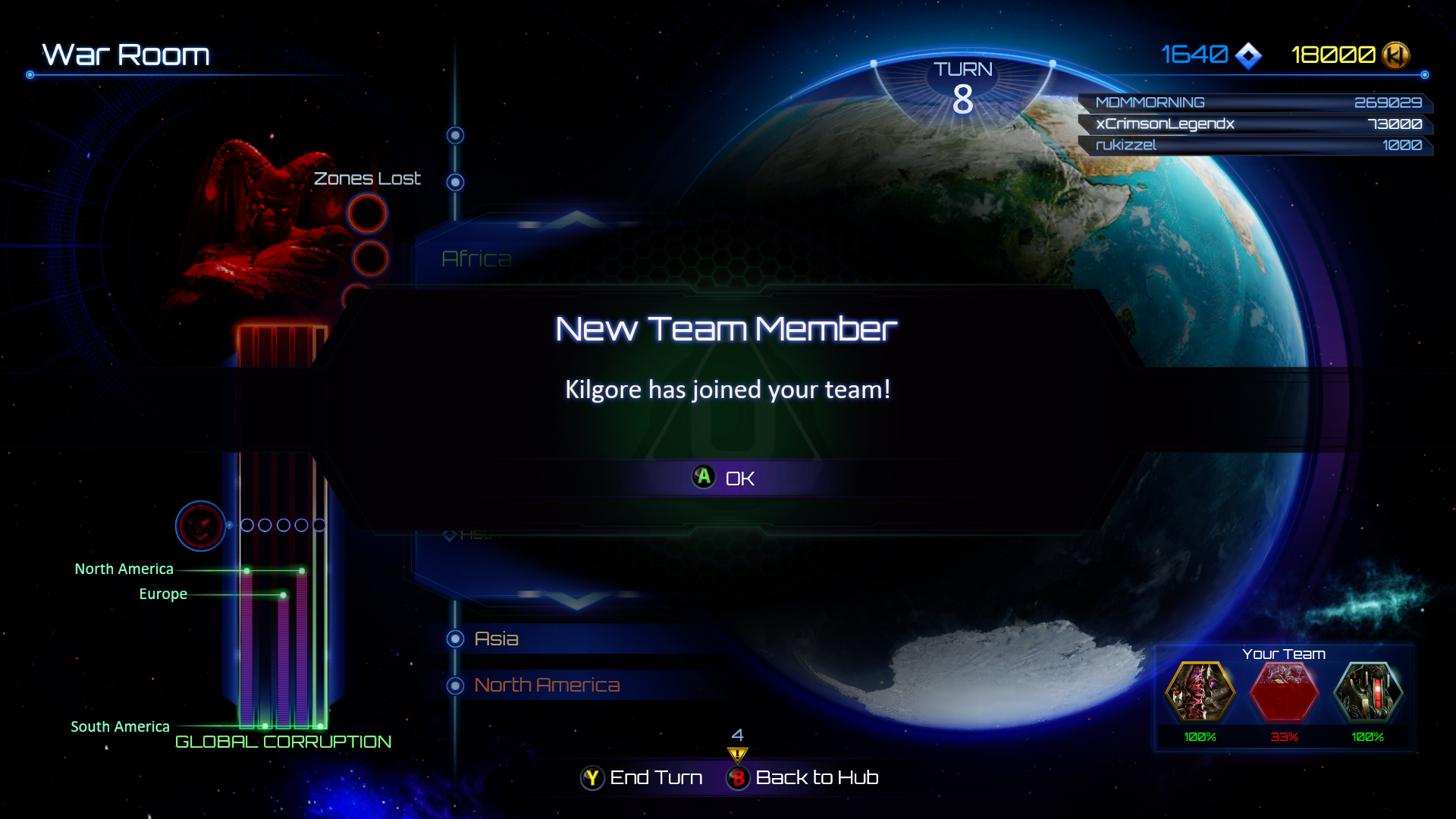Go back to the Hub
The width and height of the screenshot is (1456, 819).
click(x=802, y=777)
